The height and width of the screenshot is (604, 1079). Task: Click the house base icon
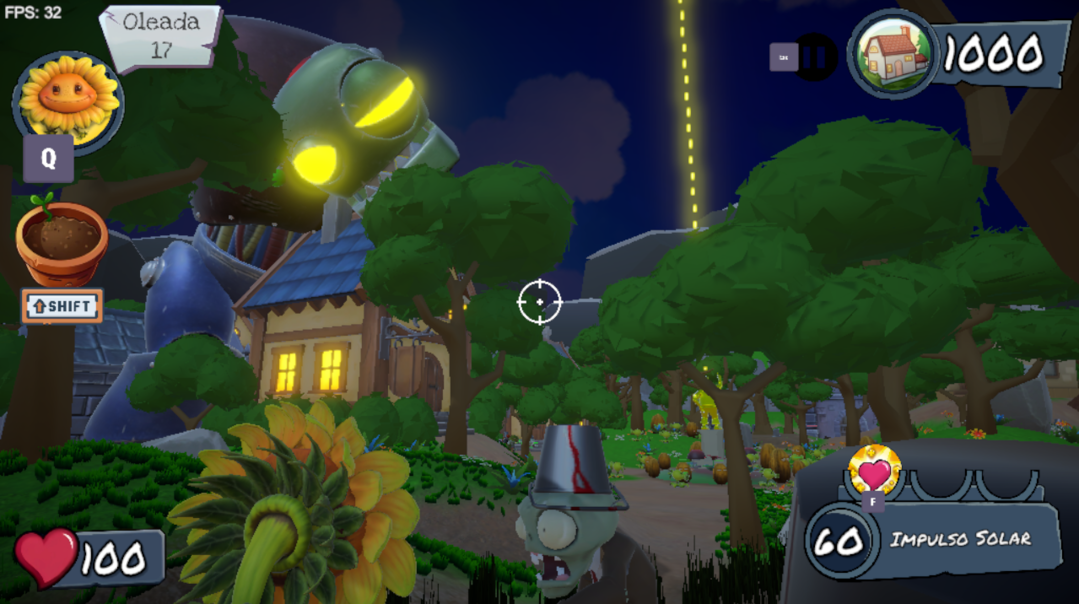(893, 54)
